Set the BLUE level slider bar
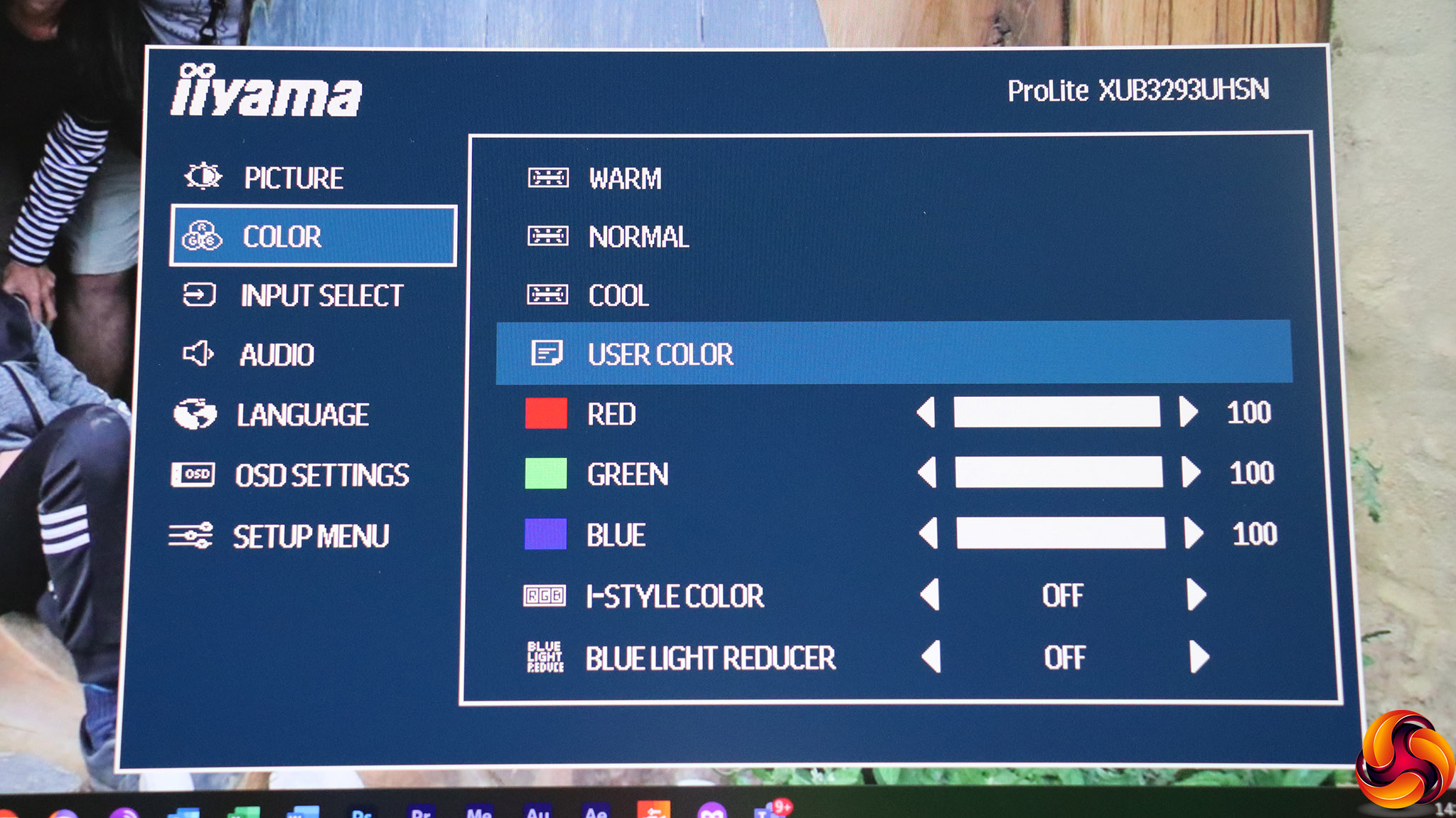The image size is (1456, 818). pos(1061,533)
